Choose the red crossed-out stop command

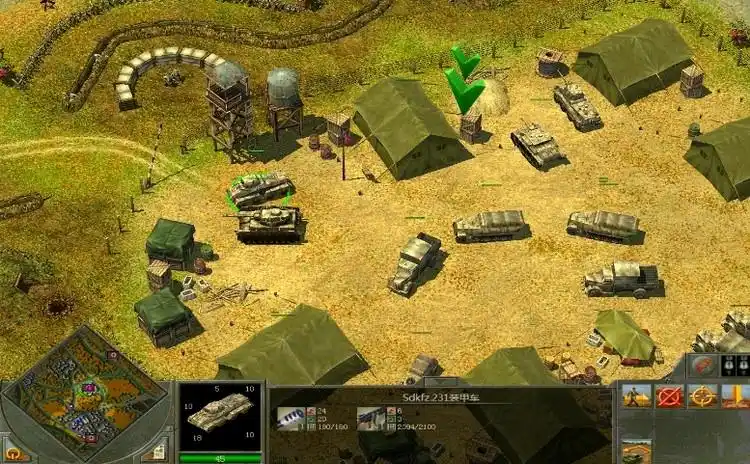(669, 396)
